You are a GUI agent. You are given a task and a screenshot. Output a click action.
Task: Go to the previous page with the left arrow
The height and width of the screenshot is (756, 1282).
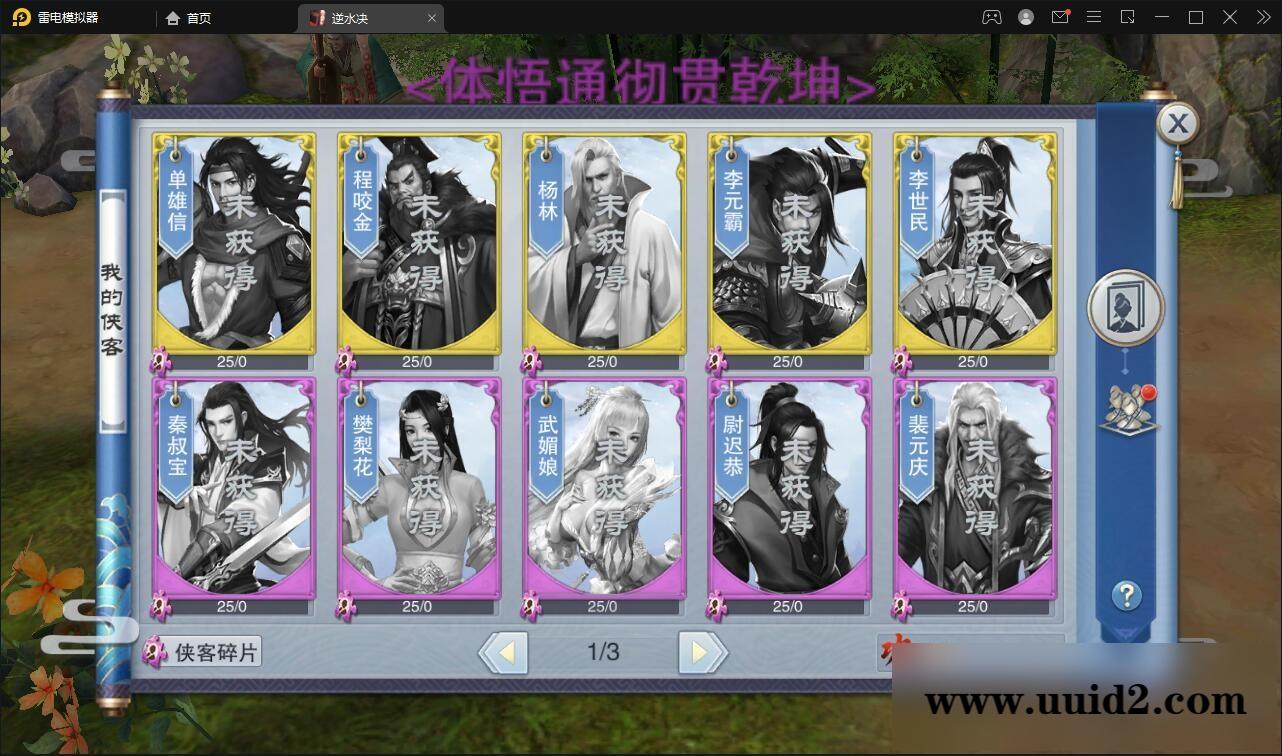[505, 651]
